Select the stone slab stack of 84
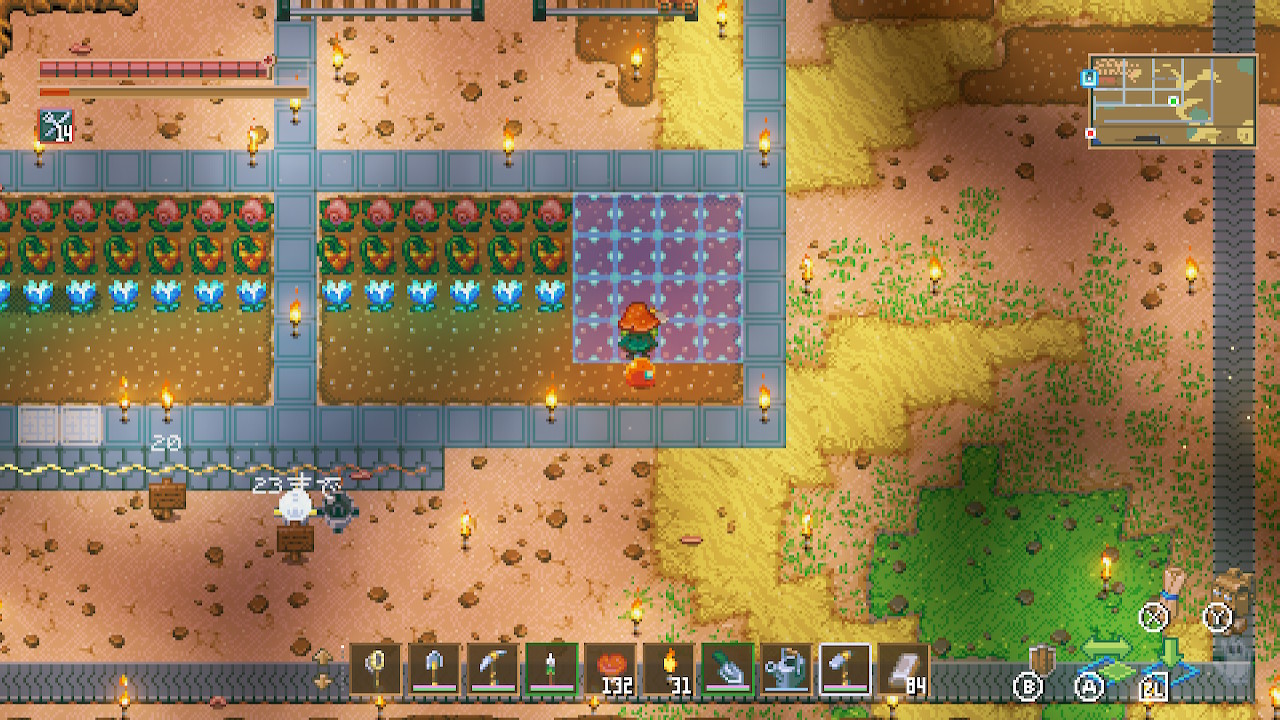The image size is (1280, 720). (x=902, y=668)
